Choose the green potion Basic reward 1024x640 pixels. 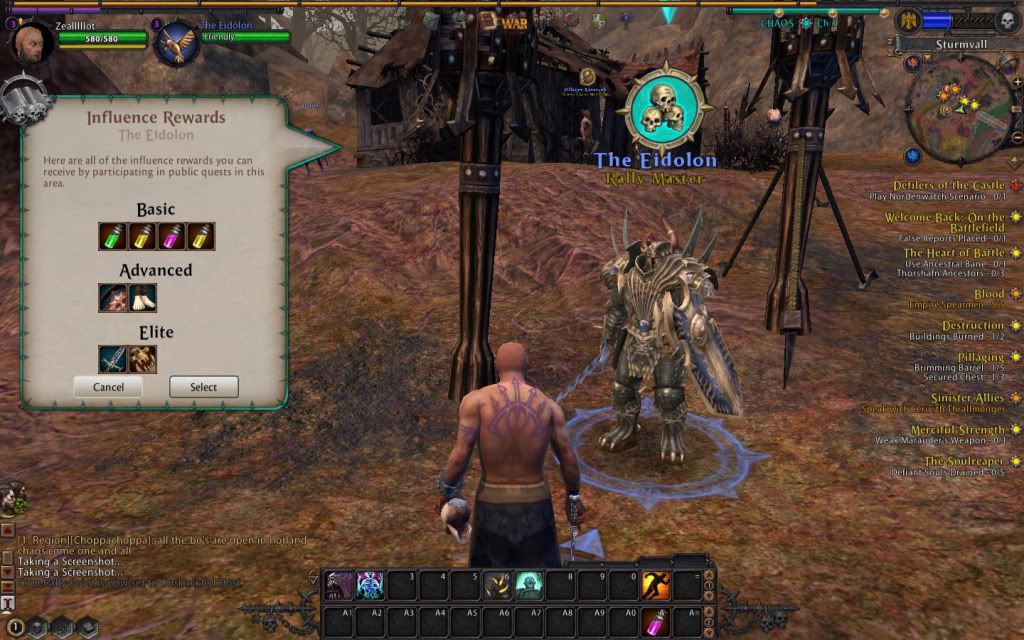112,236
